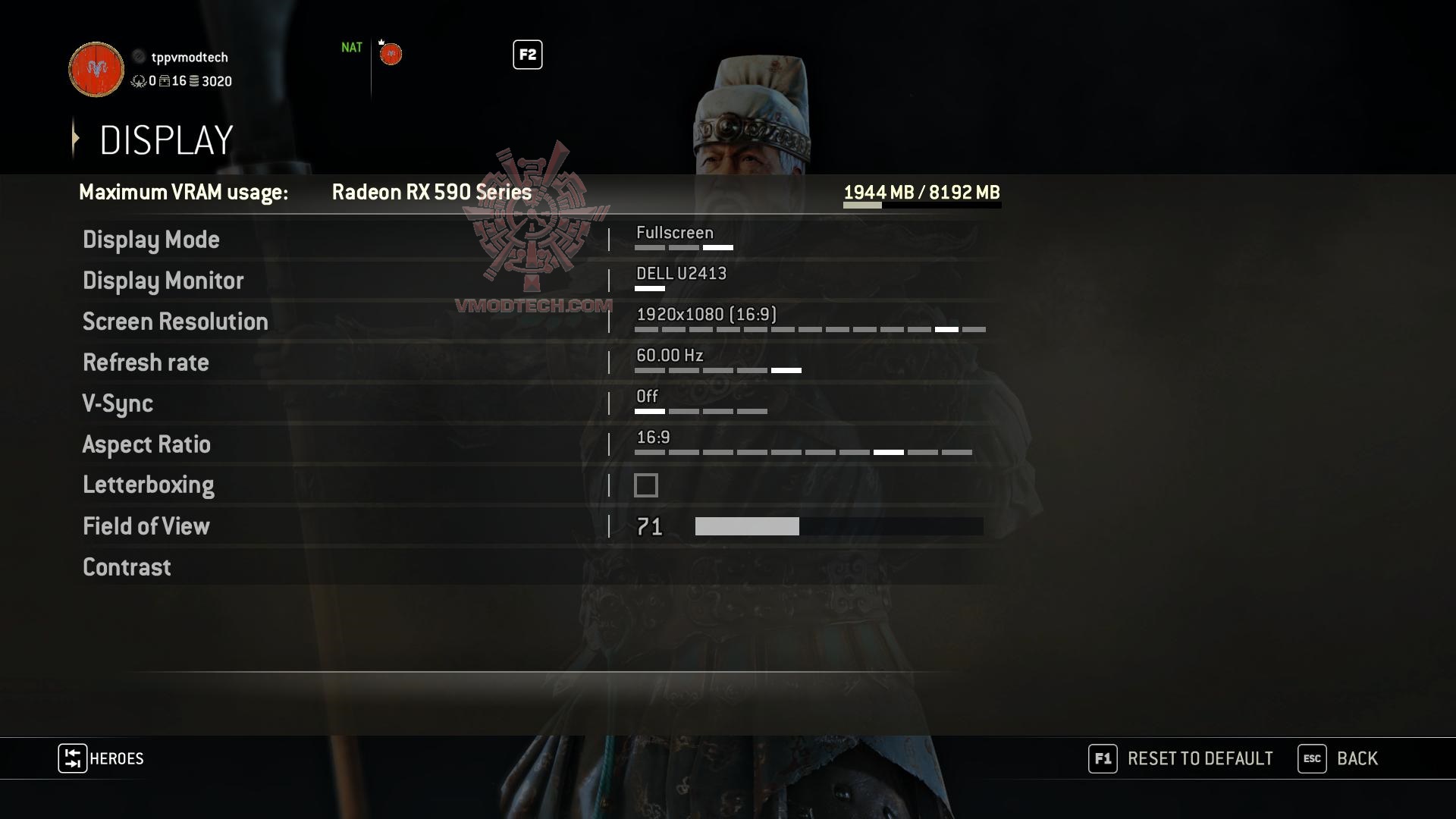This screenshot has height=819, width=1456.
Task: Select the DISPLAY settings heading
Action: tap(165, 140)
